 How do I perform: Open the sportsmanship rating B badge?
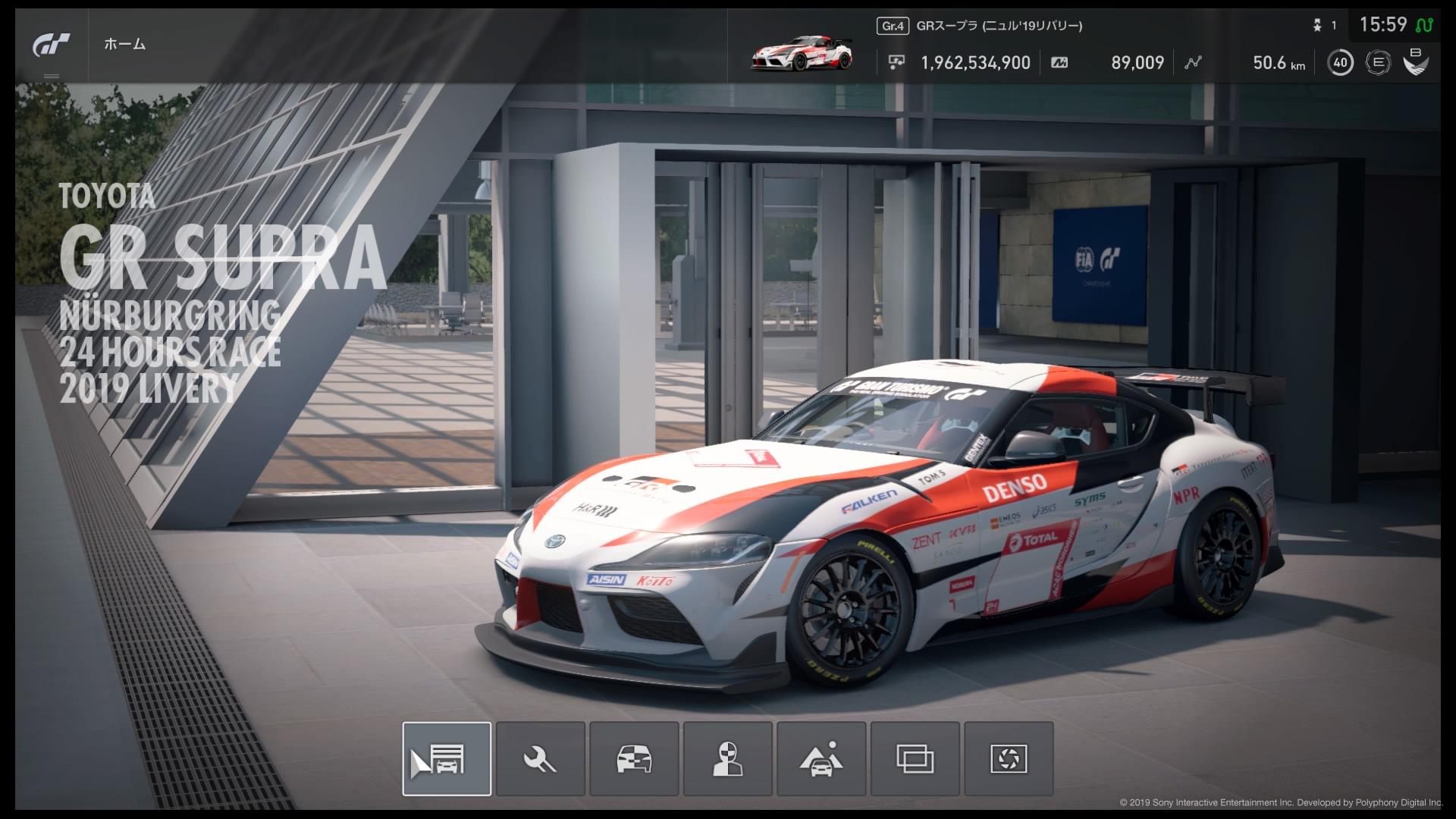click(1415, 61)
